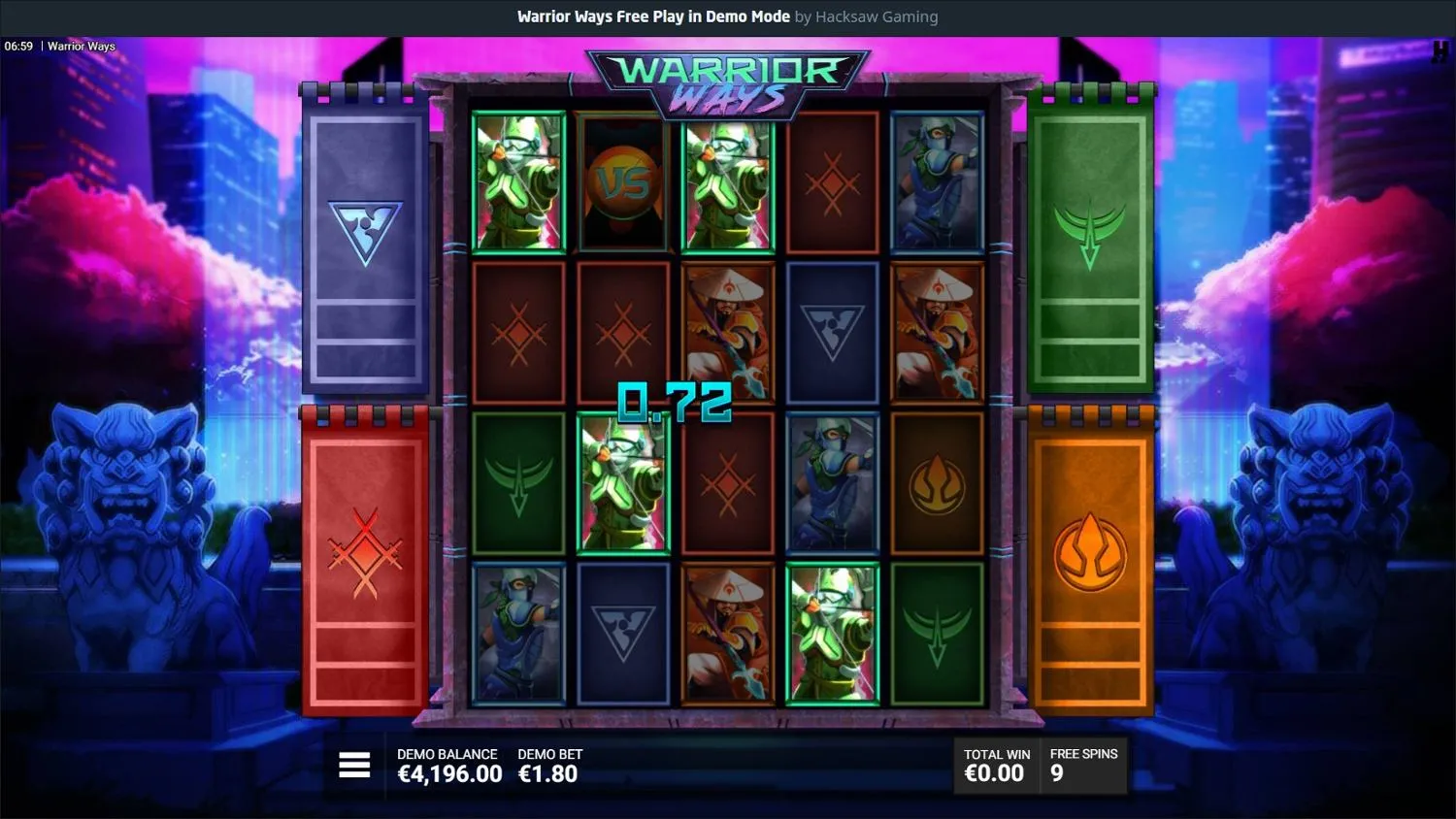Open the hamburger game menu
The height and width of the screenshot is (819, 1456).
point(354,765)
